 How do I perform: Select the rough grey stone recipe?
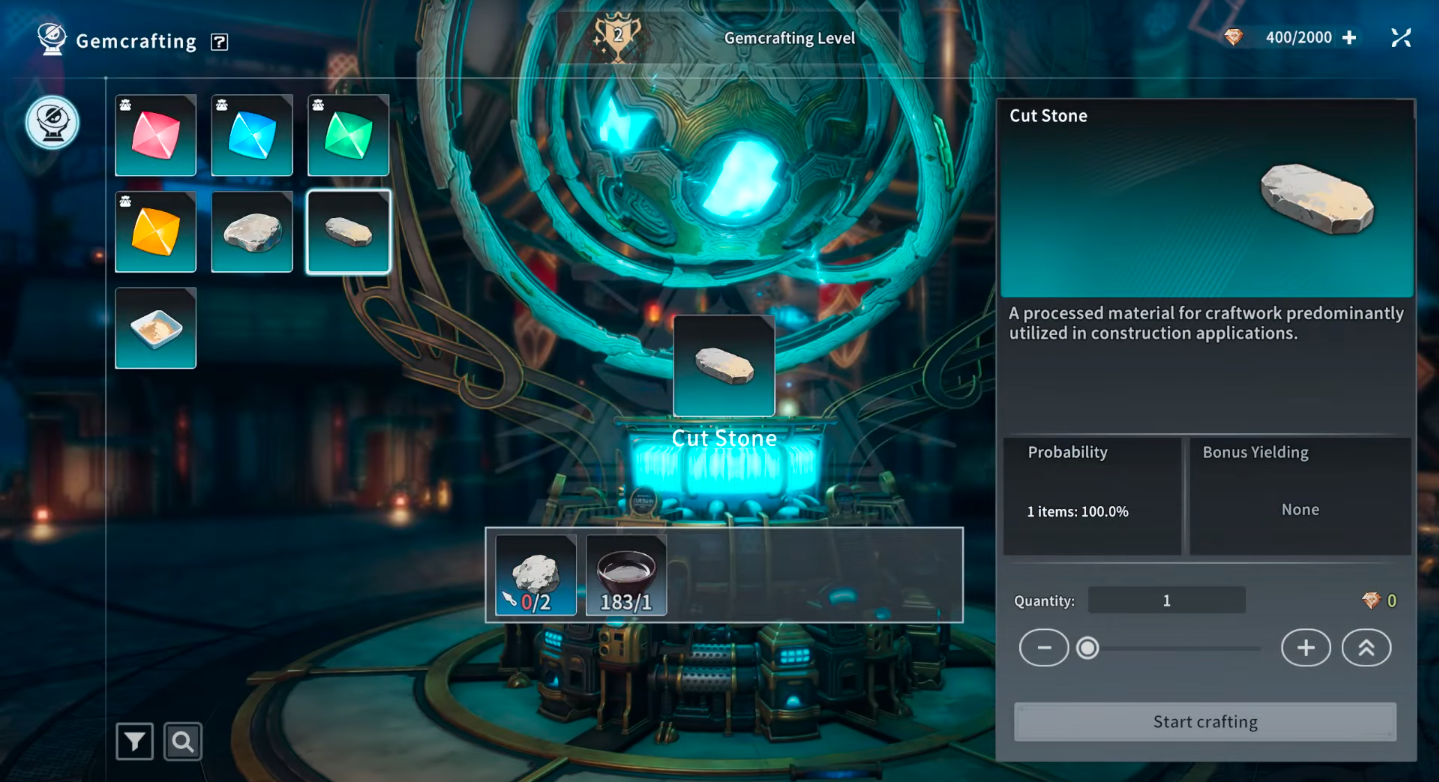click(x=252, y=232)
